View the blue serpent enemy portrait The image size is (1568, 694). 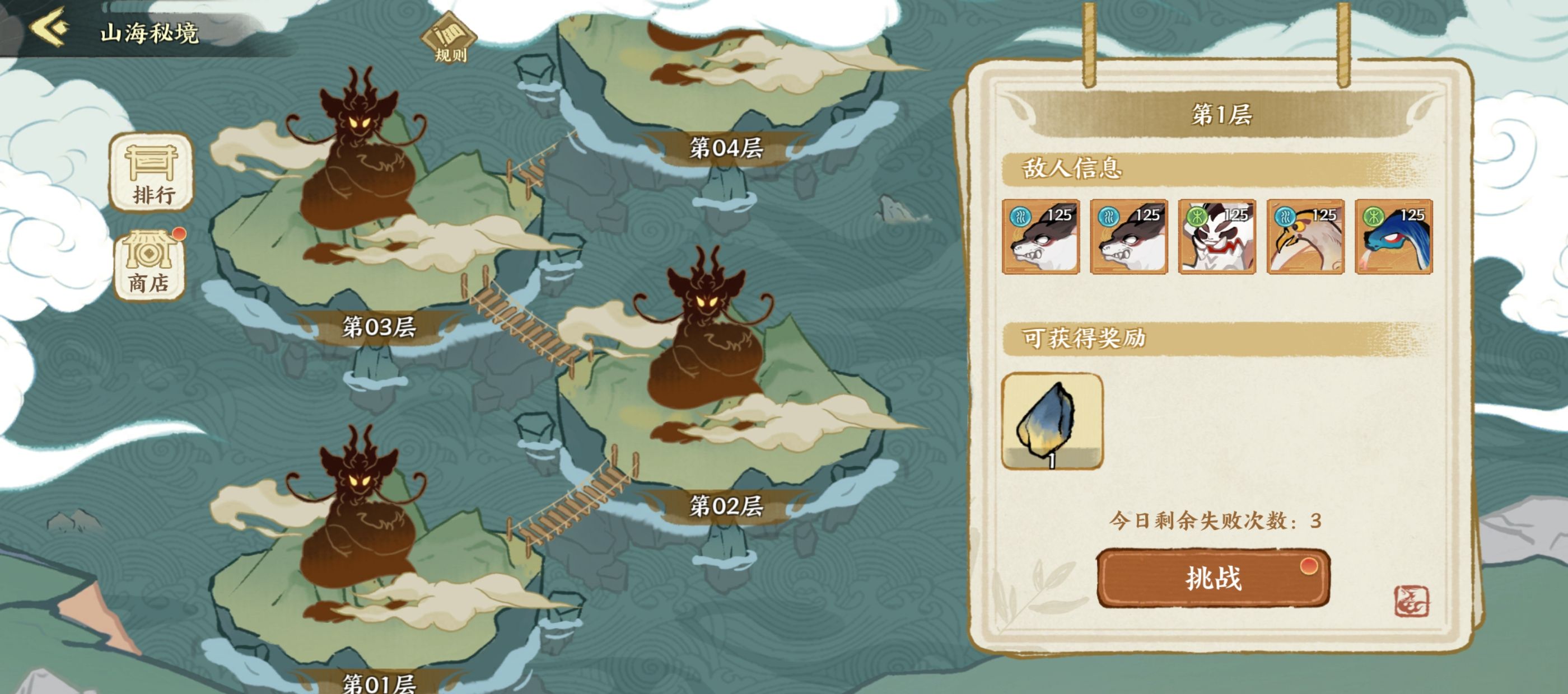pyautogui.click(x=1393, y=237)
